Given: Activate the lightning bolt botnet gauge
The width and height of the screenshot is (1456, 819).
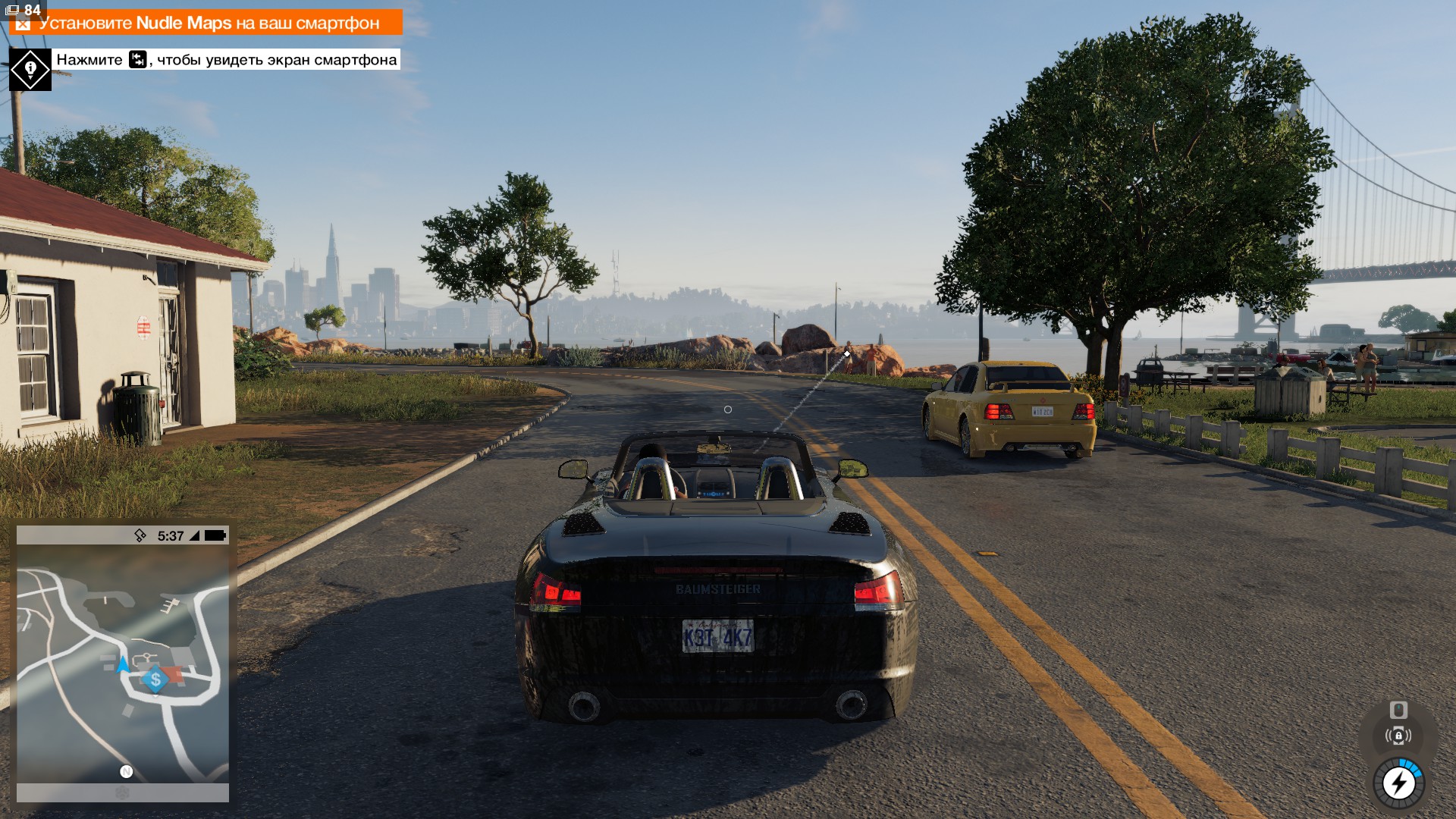Looking at the screenshot, I should 1398,783.
